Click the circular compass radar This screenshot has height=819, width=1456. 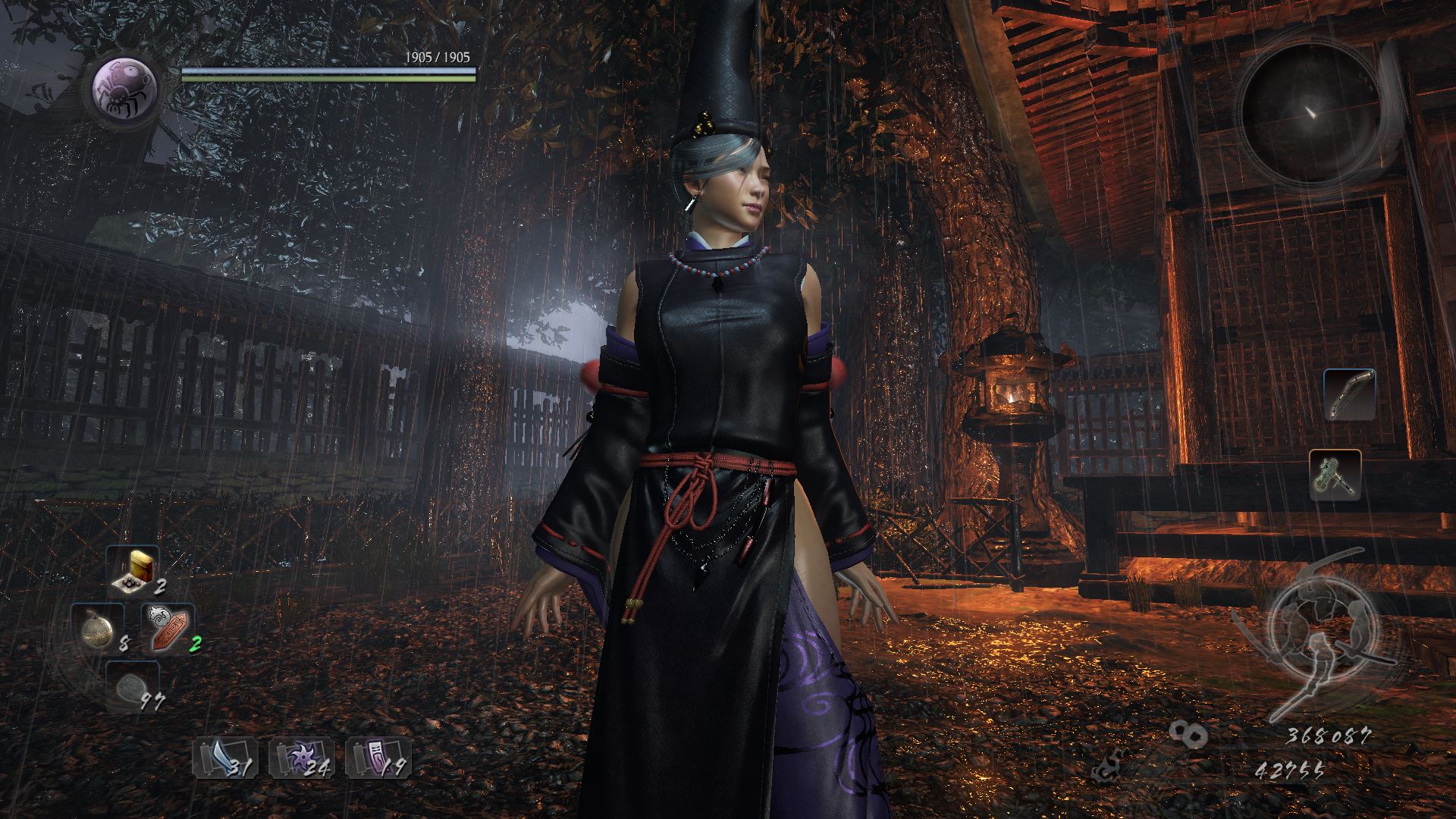[x=1309, y=114]
